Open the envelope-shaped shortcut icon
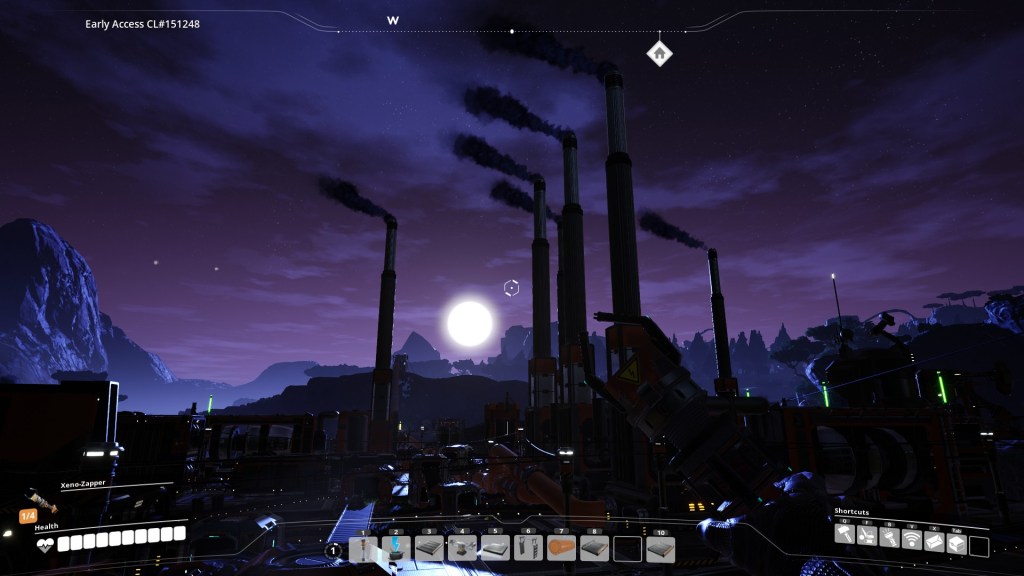Screen dimensions: 1024x576 click(934, 540)
